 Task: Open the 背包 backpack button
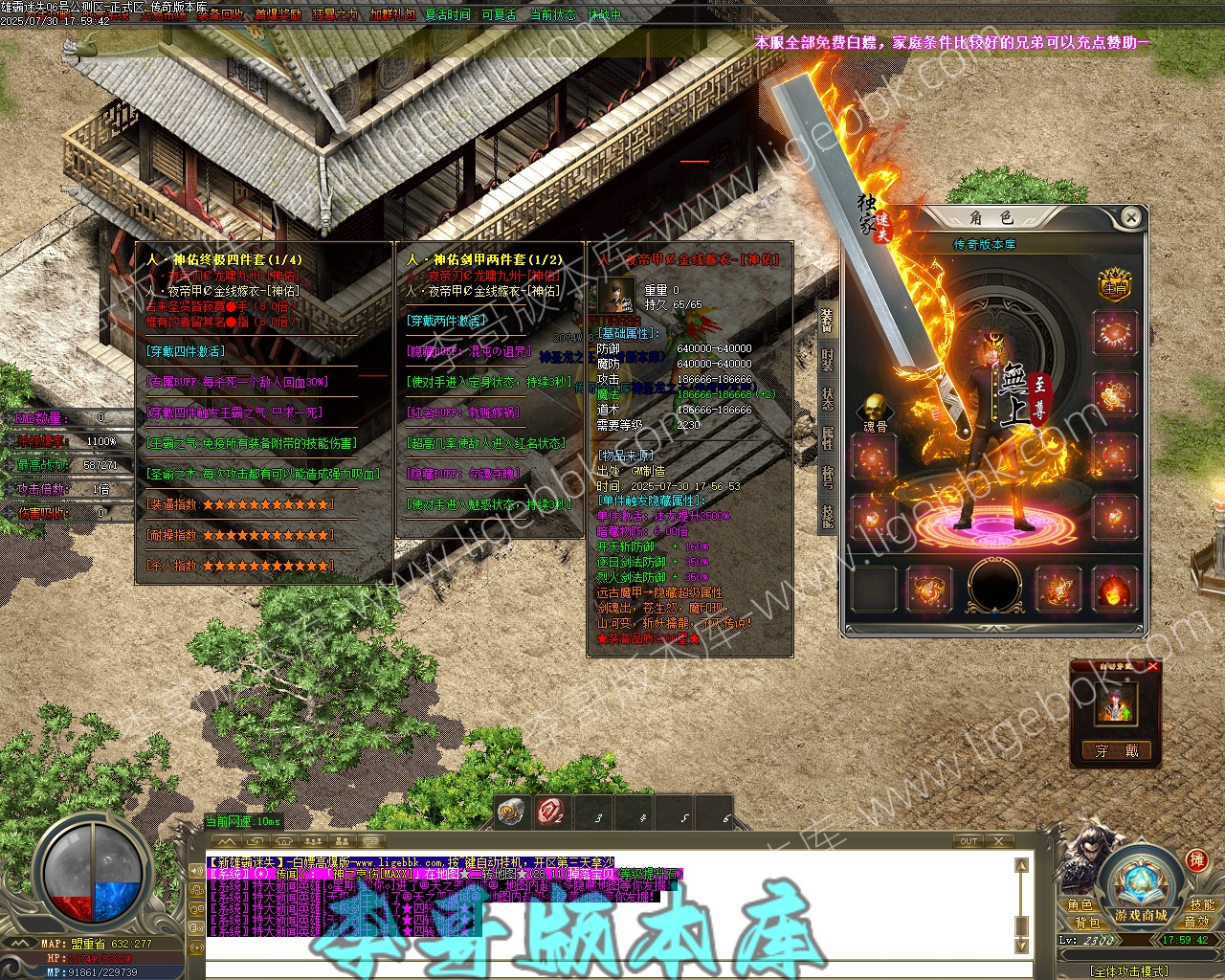(1087, 923)
